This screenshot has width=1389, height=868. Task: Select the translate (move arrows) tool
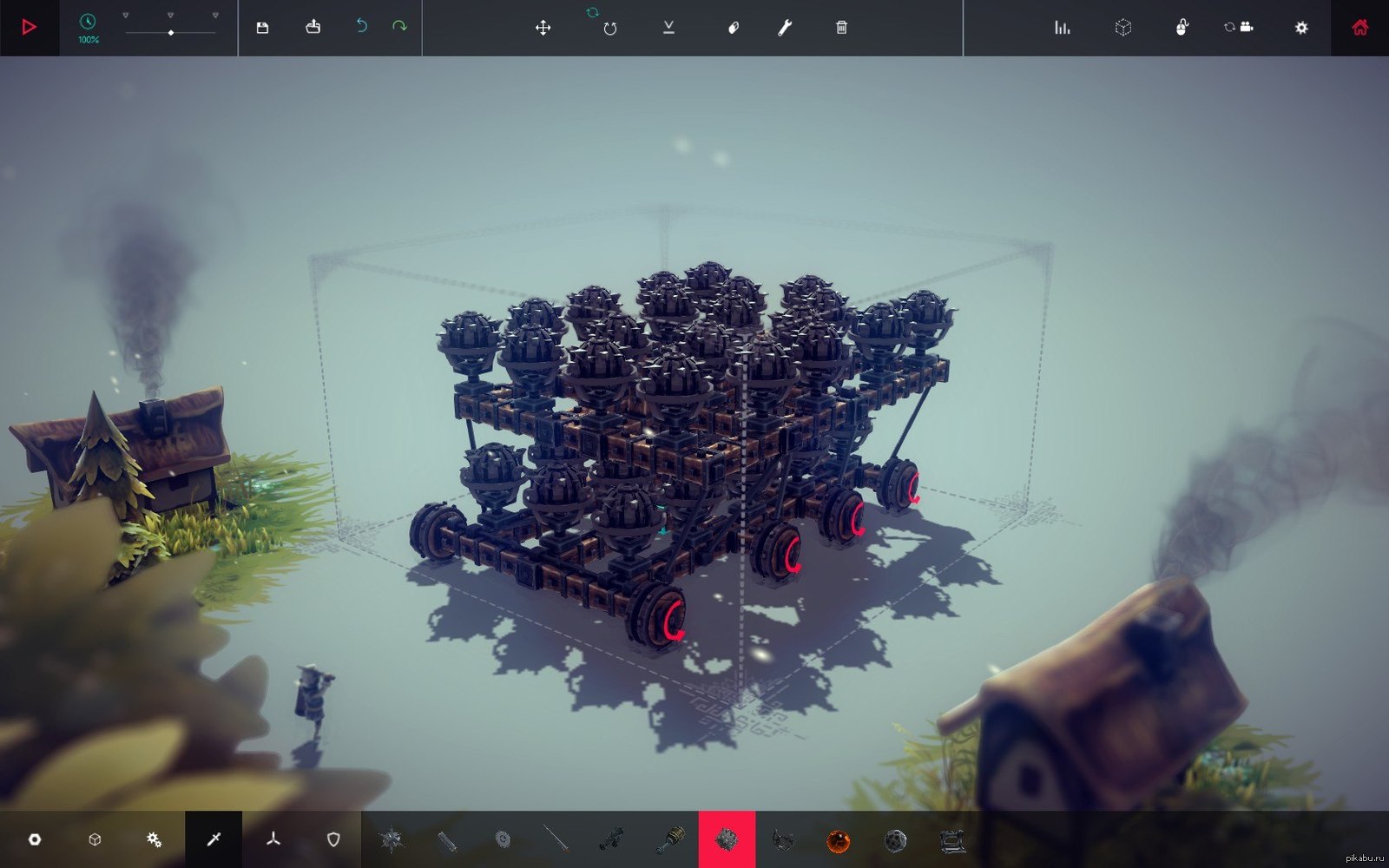[543, 28]
